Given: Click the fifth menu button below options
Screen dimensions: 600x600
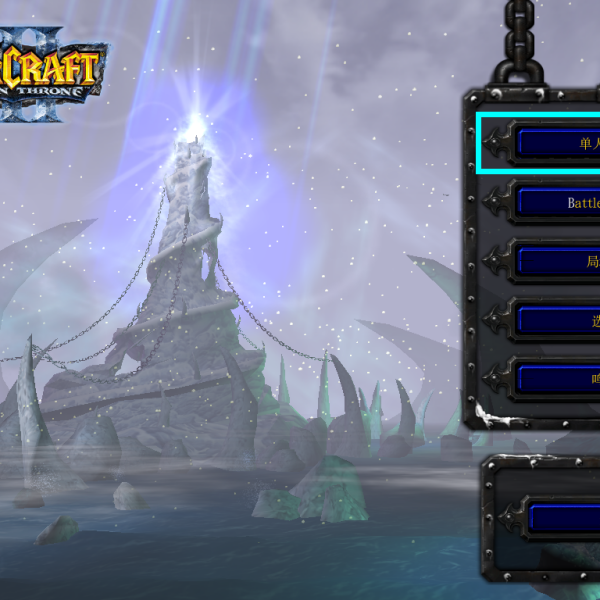Looking at the screenshot, I should 558,379.
